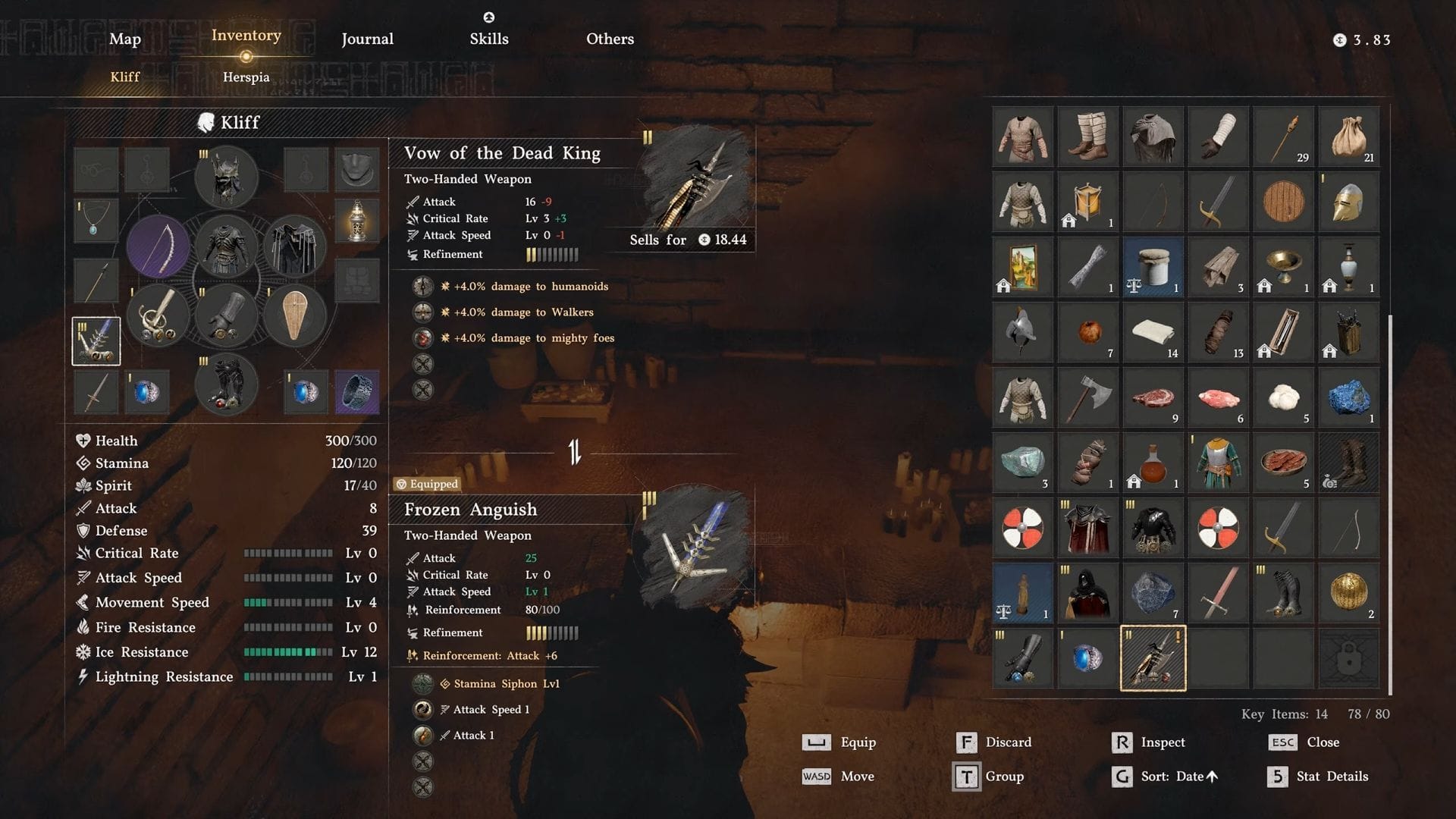Select the Others tab
1456x819 pixels.
pos(610,39)
